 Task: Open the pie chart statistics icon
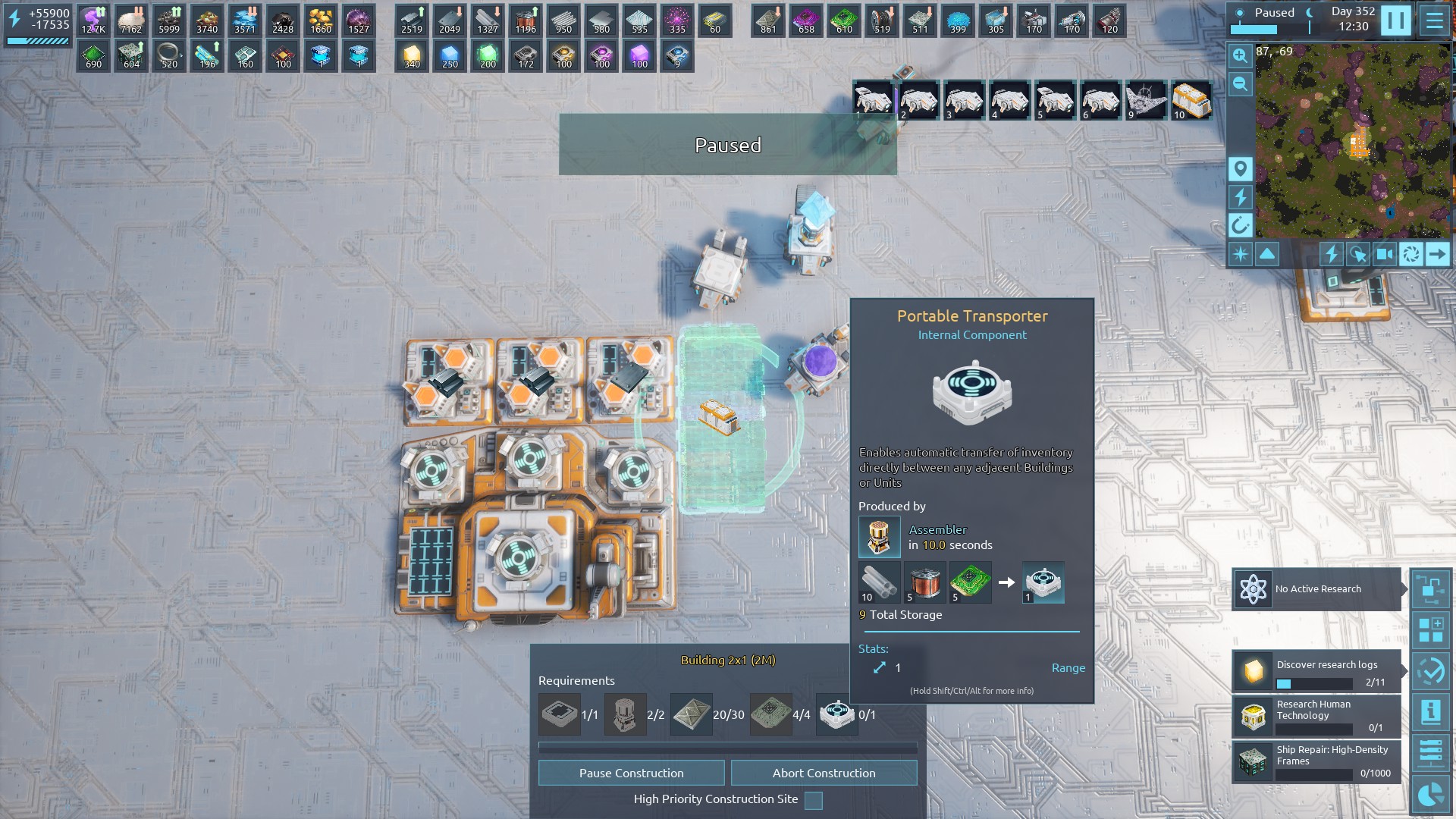(x=1431, y=794)
